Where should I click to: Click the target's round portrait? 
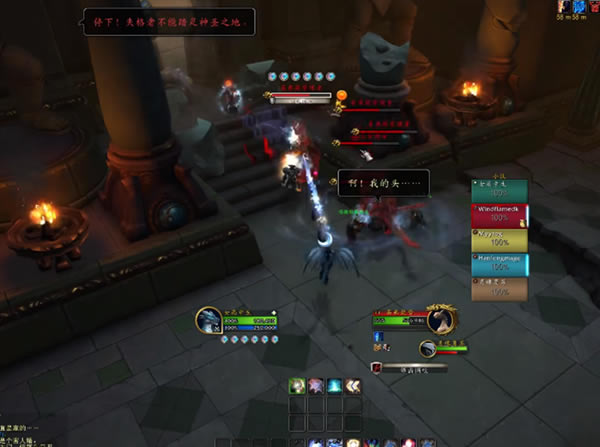[x=441, y=320]
